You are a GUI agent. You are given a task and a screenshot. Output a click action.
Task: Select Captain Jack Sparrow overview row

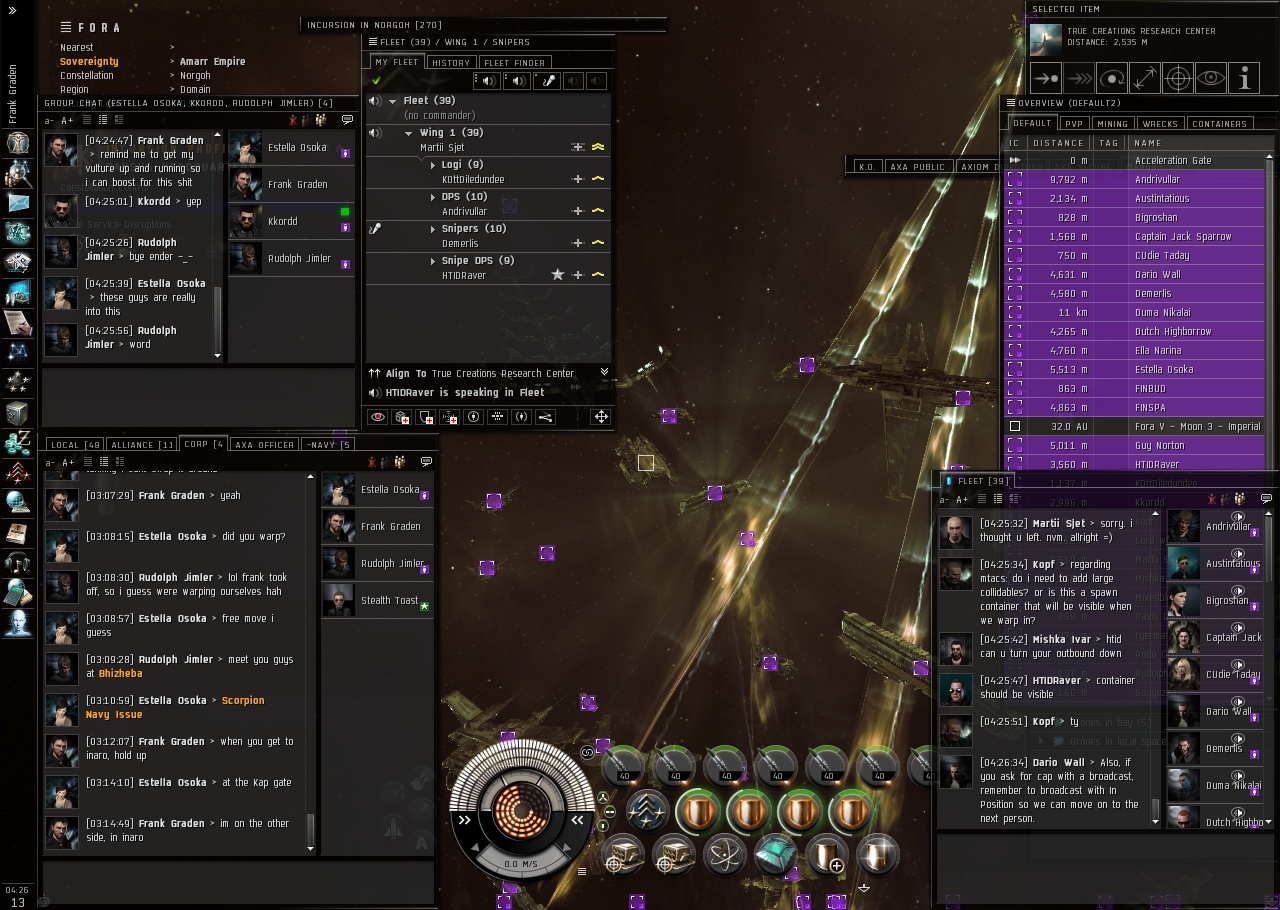[1182, 236]
